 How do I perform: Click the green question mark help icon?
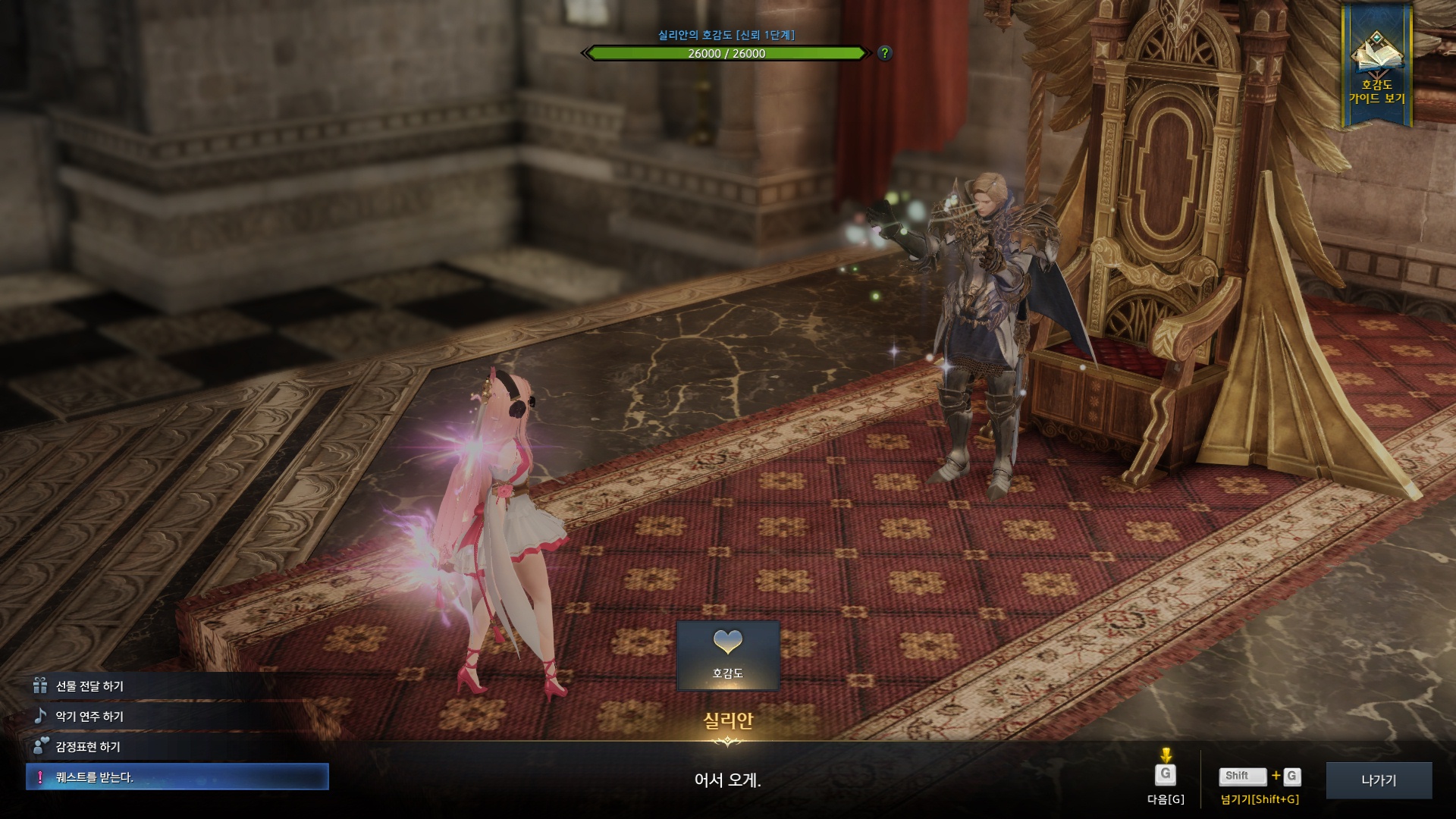point(884,53)
